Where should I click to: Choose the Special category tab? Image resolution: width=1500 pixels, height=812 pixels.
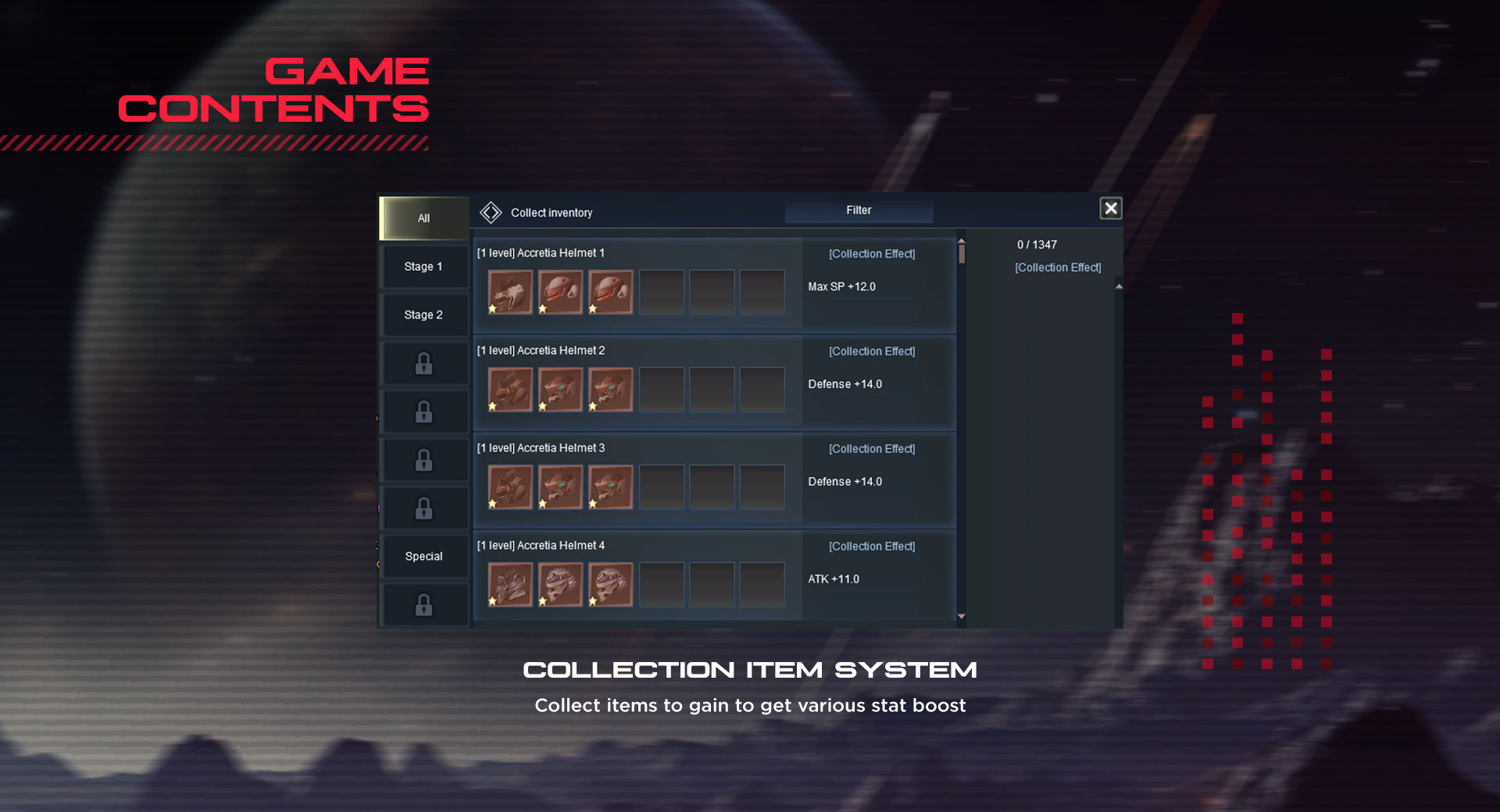pyautogui.click(x=423, y=557)
